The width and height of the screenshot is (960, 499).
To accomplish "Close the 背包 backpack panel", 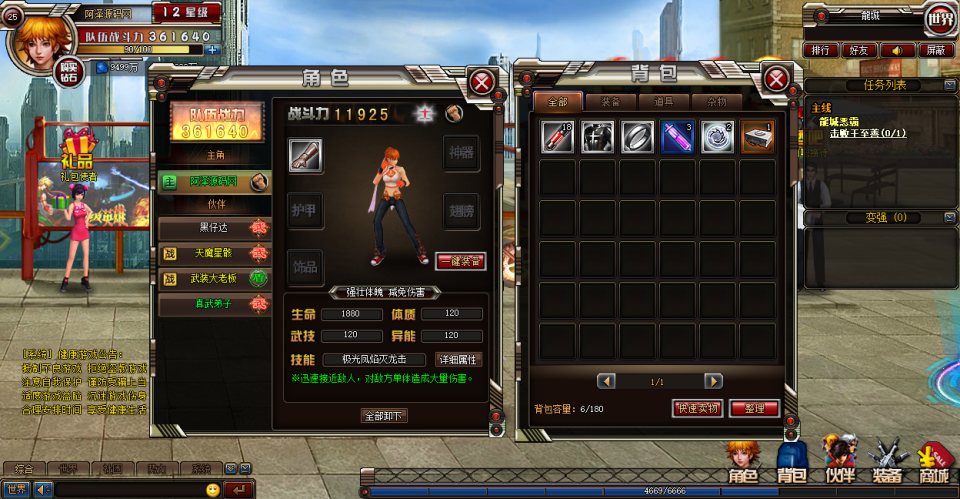I will pyautogui.click(x=776, y=80).
